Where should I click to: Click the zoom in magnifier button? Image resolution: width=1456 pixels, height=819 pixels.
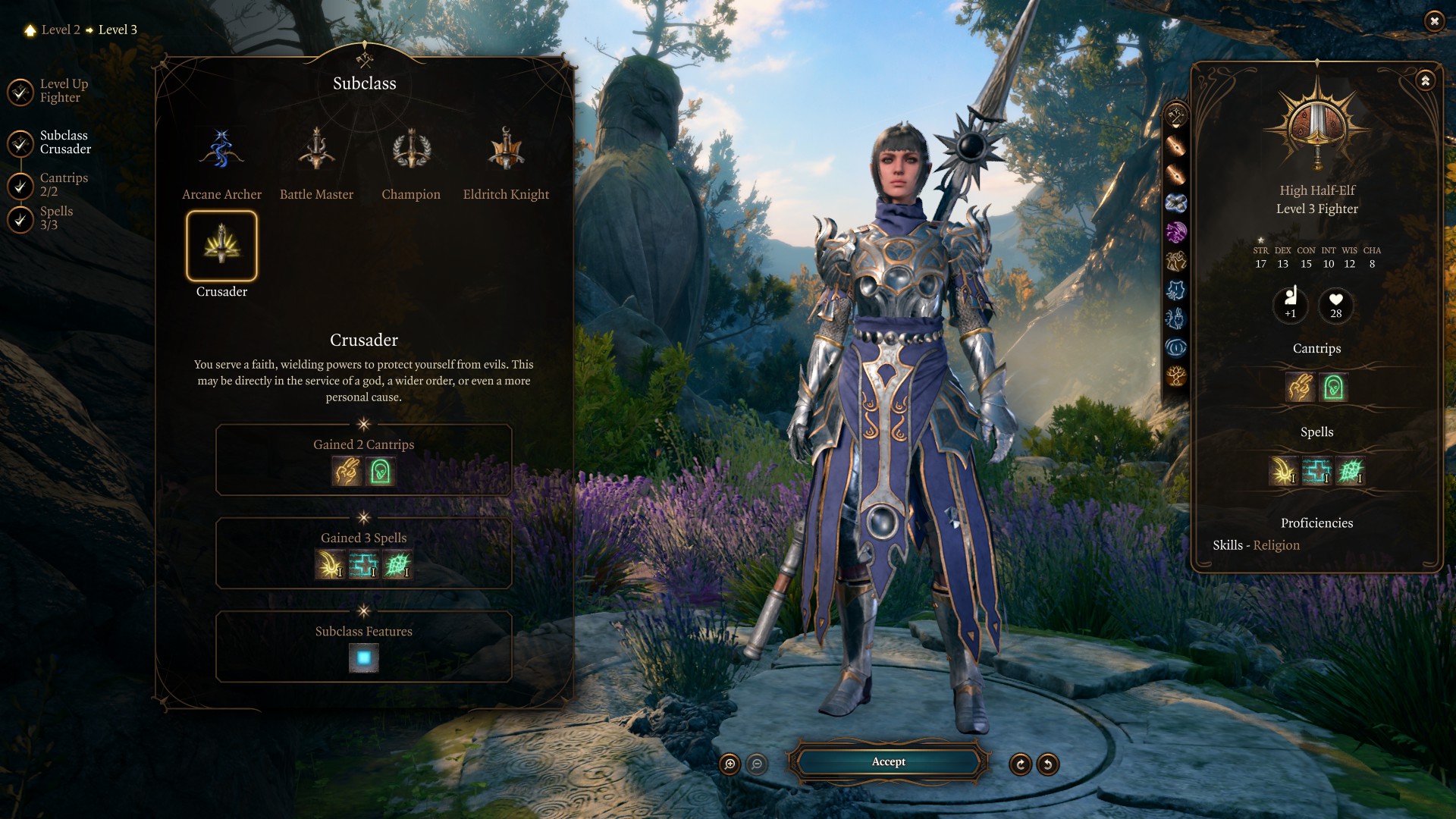tap(730, 764)
